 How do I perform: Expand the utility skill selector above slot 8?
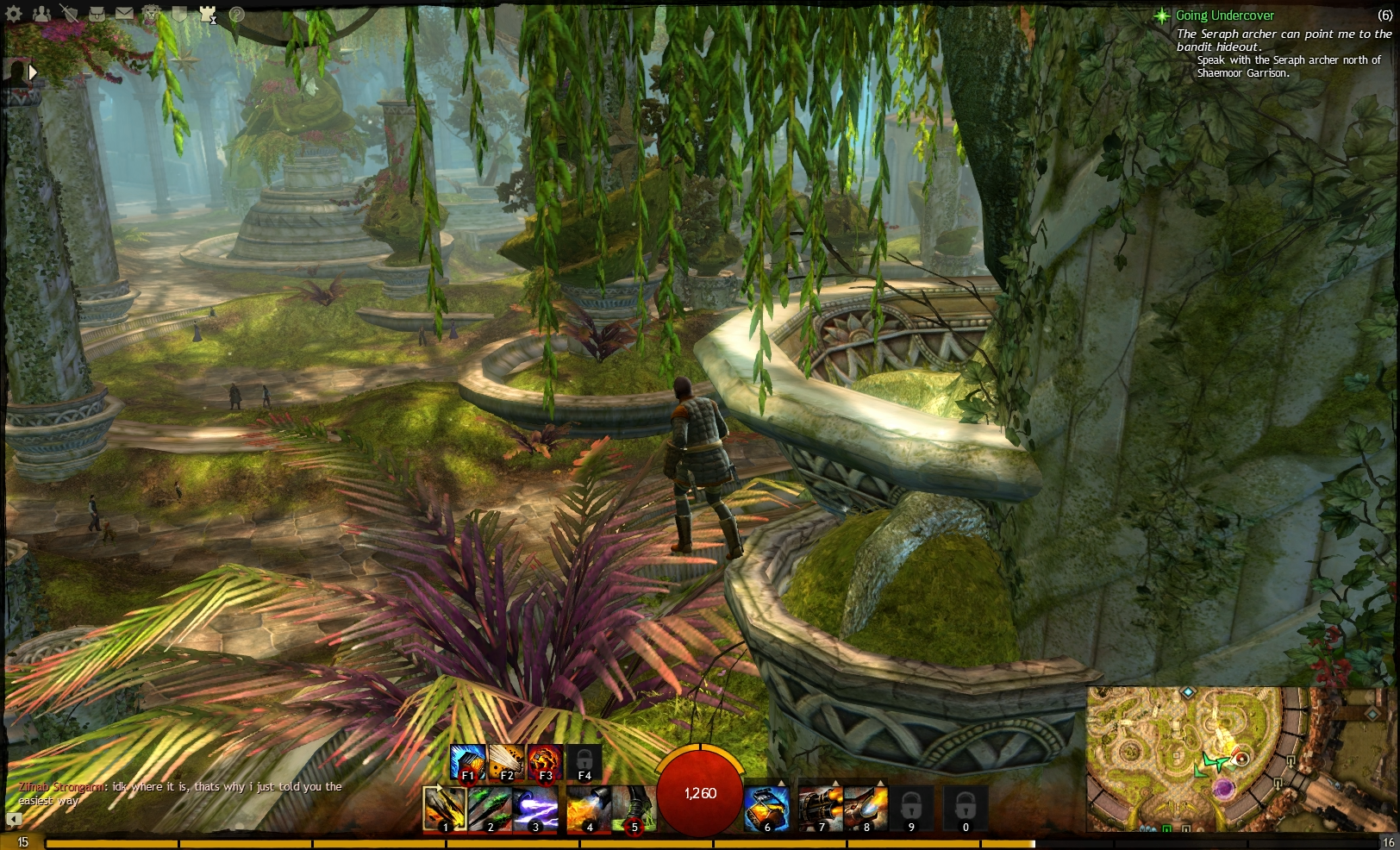pyautogui.click(x=882, y=782)
